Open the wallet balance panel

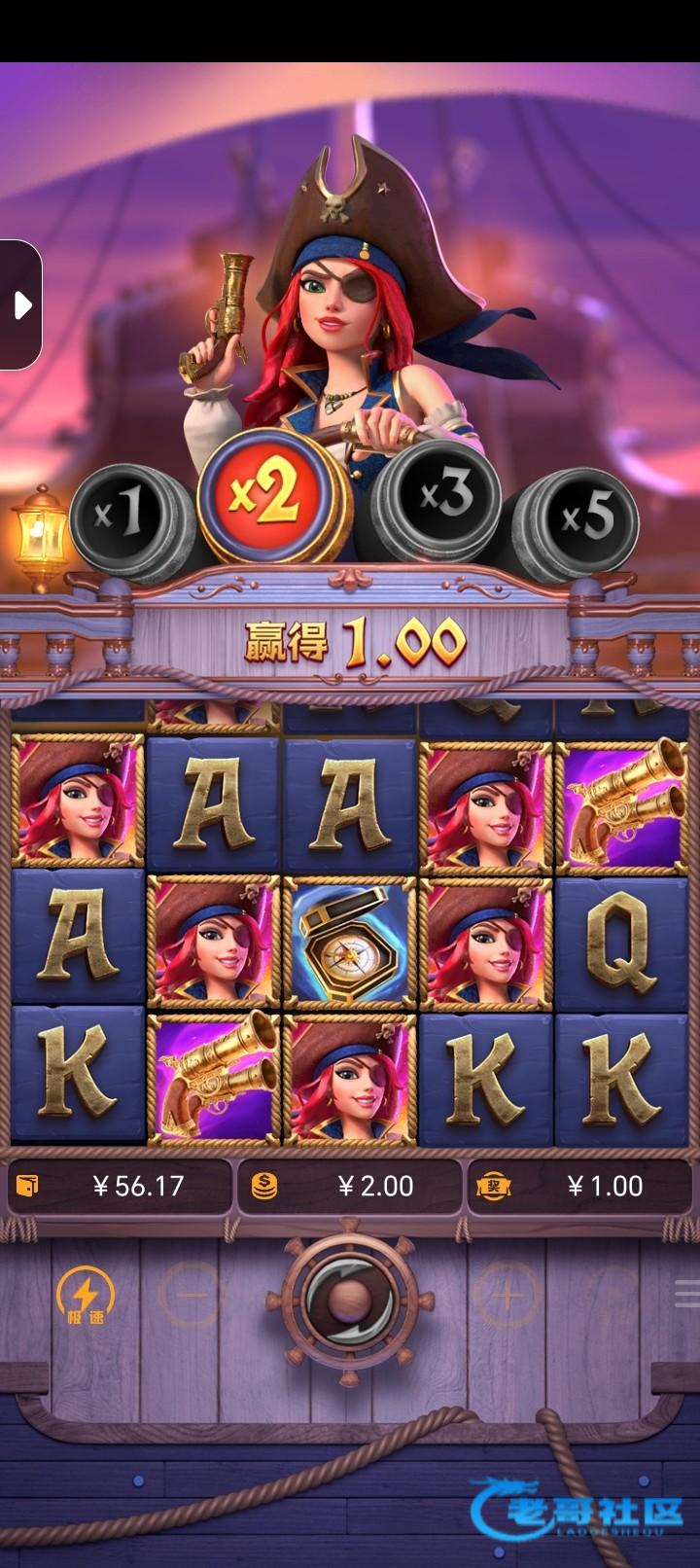point(119,1186)
